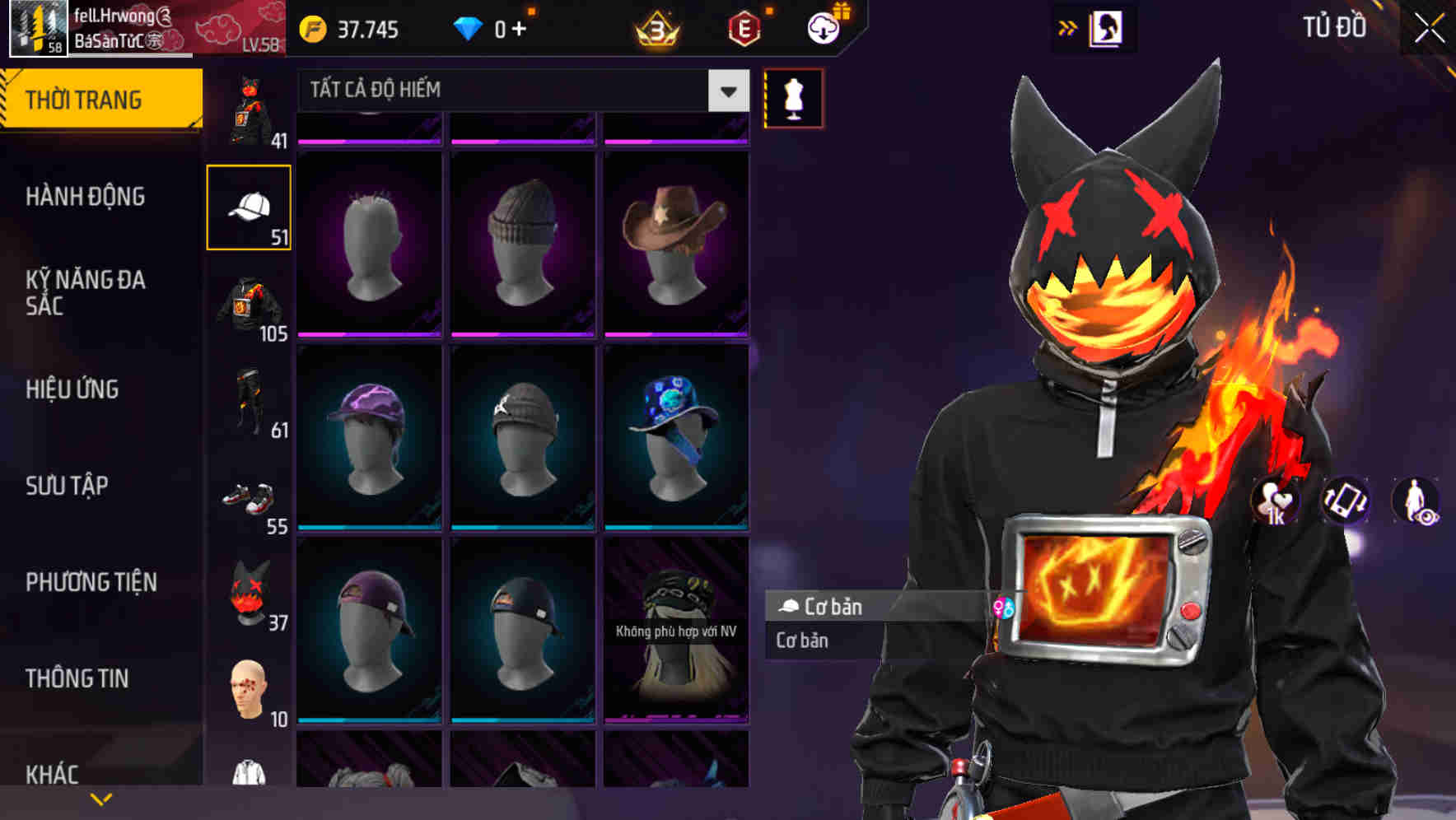
Task: Expand the sidebar with the bottom chevron
Action: [x=100, y=798]
